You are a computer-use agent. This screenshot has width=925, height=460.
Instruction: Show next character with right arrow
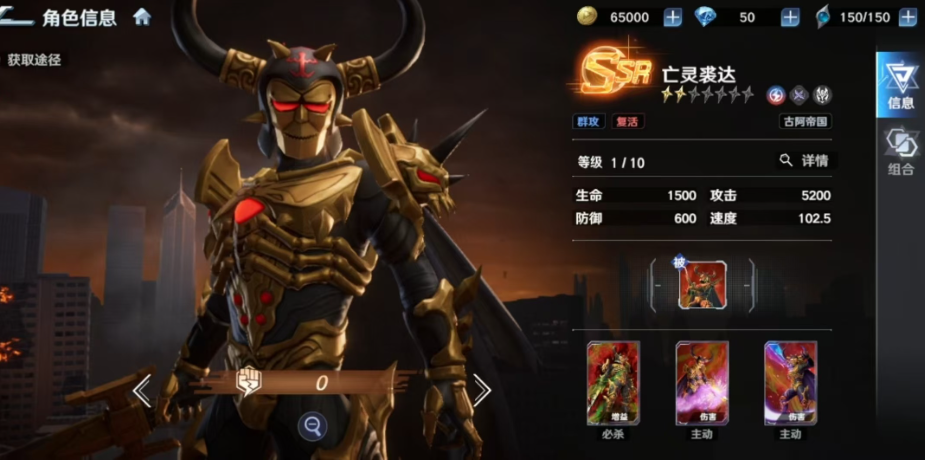482,390
